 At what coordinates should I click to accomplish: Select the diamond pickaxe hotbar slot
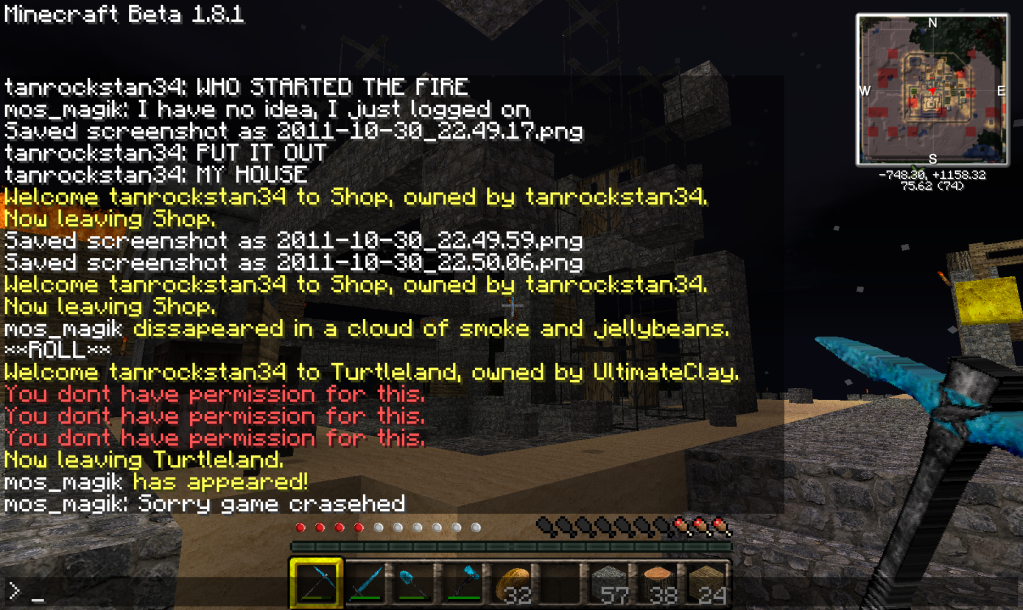pyautogui.click(x=316, y=582)
